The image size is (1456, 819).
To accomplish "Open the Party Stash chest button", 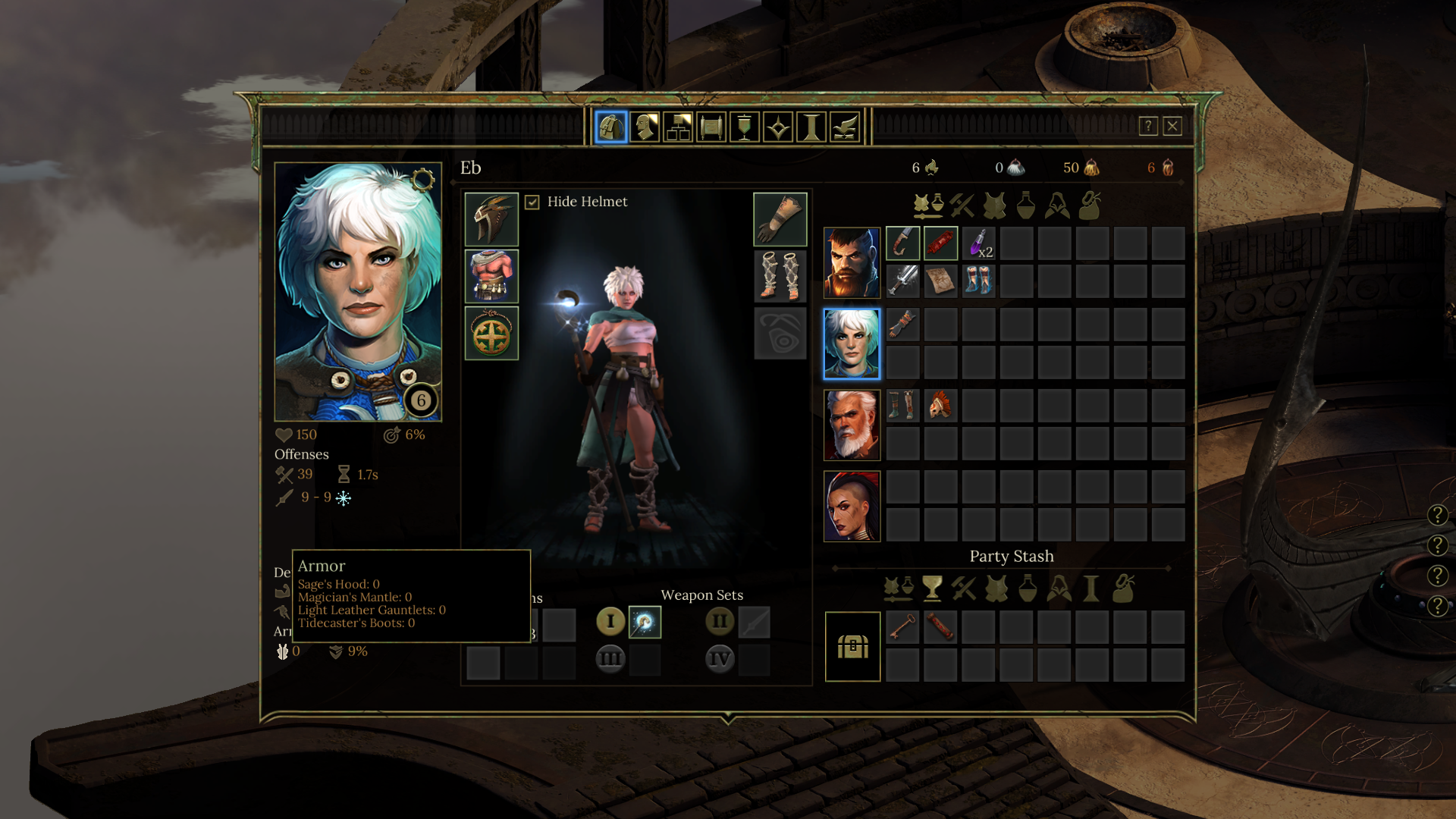I will tap(852, 647).
